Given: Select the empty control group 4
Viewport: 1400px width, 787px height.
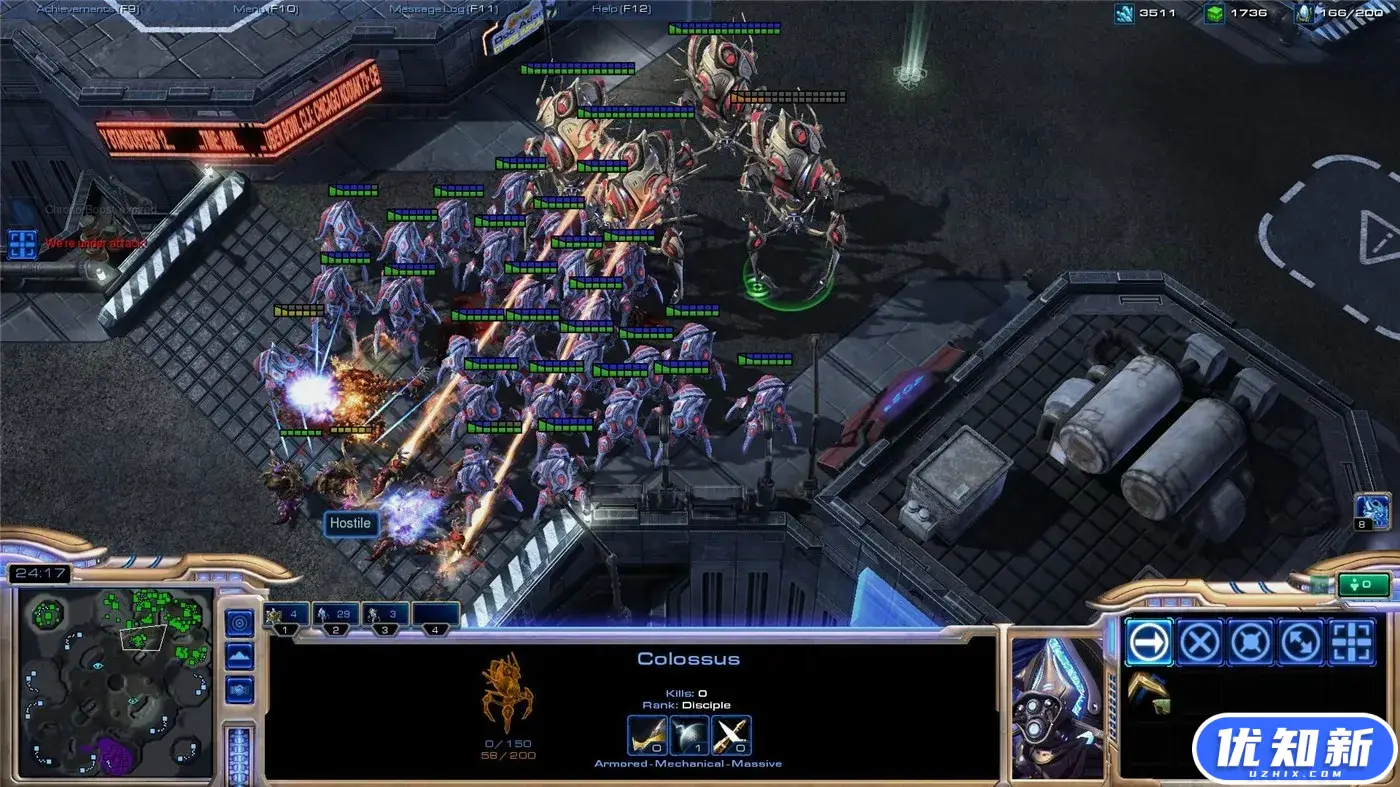Looking at the screenshot, I should pyautogui.click(x=435, y=615).
